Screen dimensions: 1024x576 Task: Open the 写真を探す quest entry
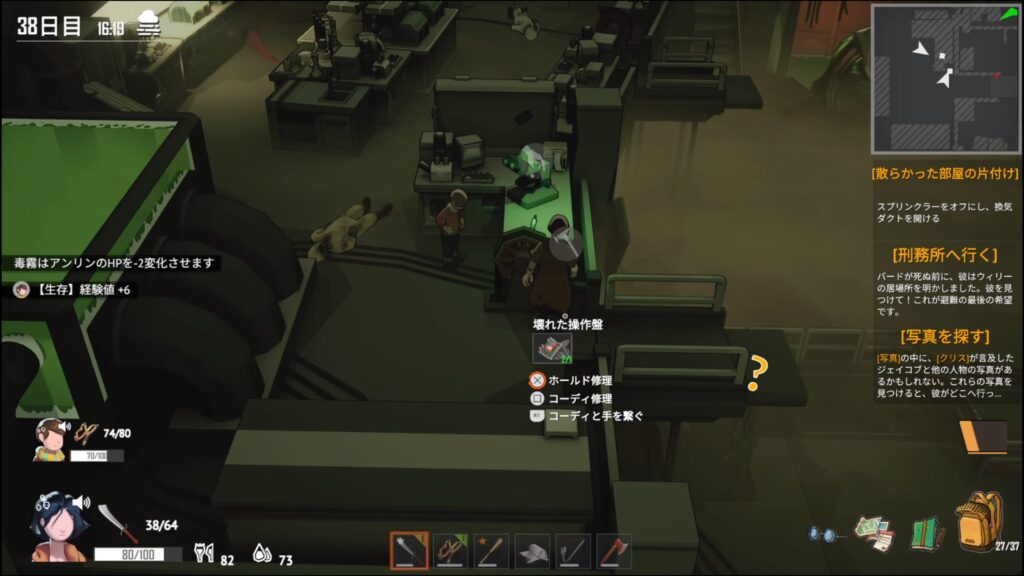946,336
